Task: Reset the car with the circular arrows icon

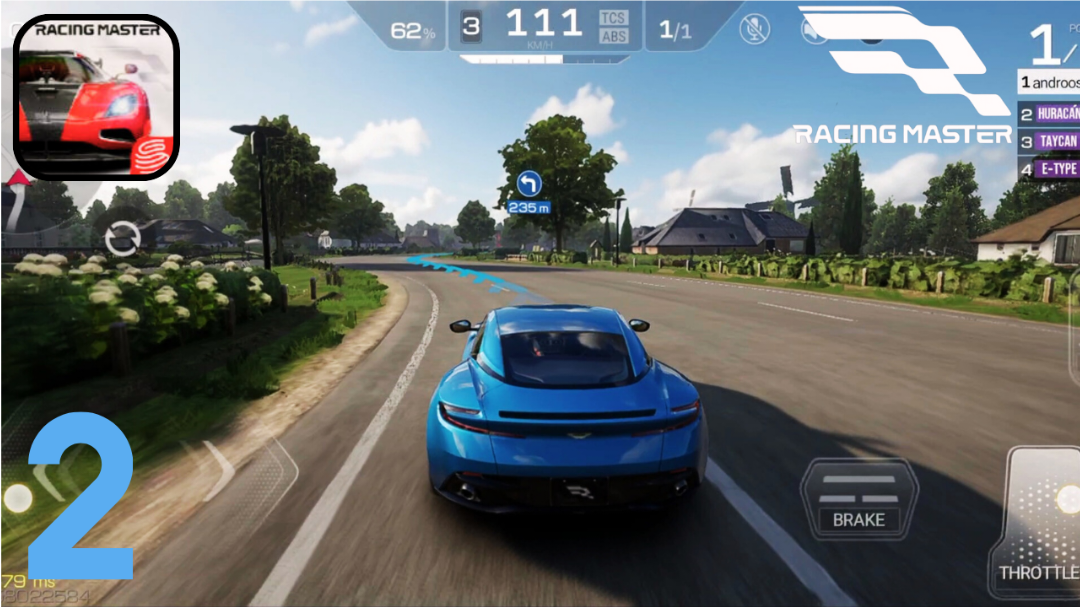Action: pos(122,239)
